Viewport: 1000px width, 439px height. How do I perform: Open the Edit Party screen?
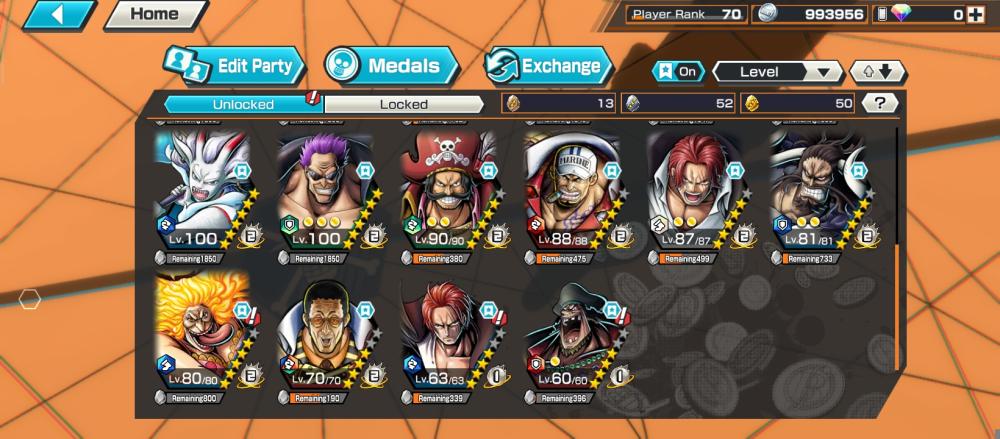pyautogui.click(x=233, y=67)
